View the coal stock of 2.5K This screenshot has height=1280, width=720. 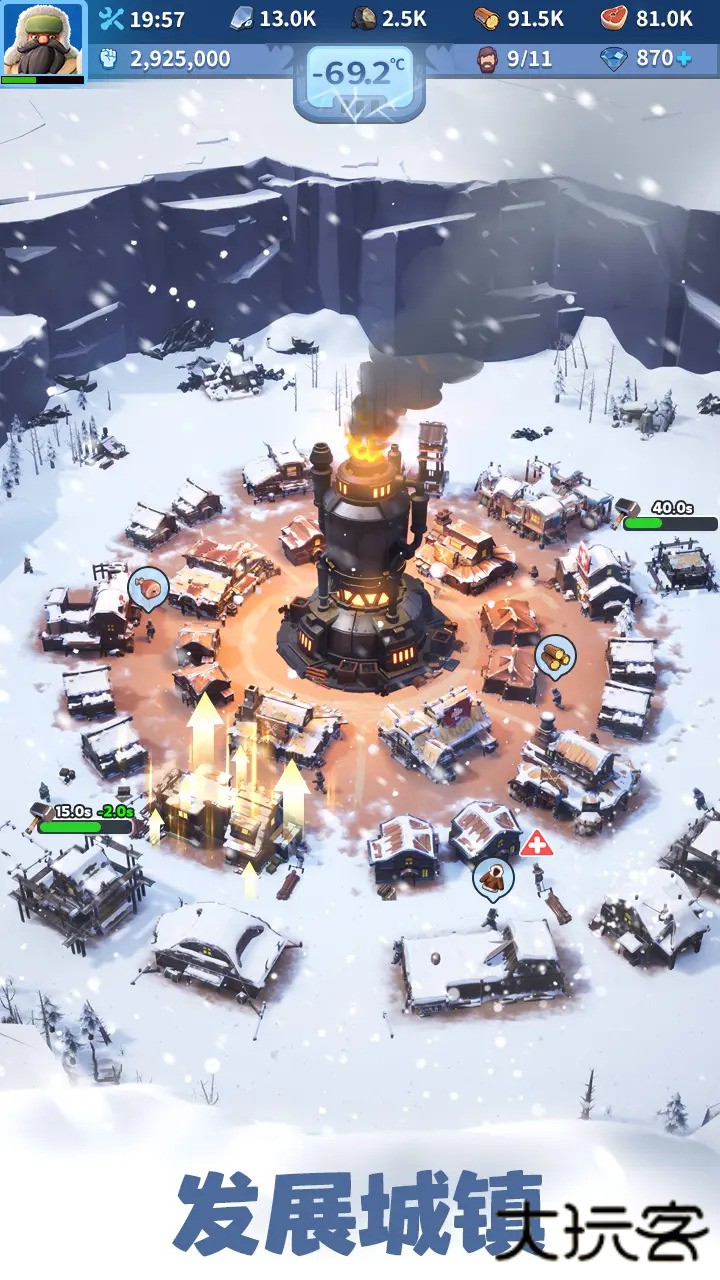tap(389, 18)
